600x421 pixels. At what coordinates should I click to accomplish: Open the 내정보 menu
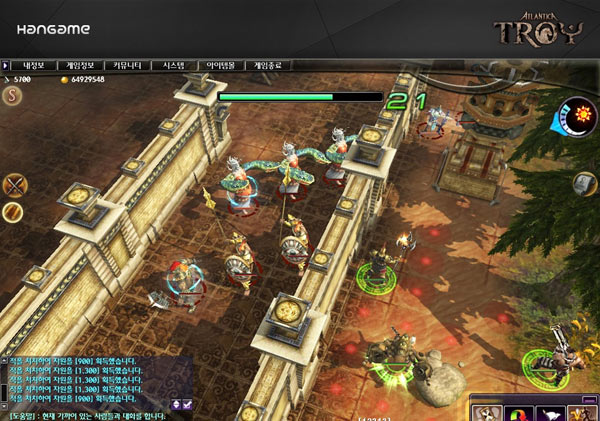pyautogui.click(x=35, y=65)
